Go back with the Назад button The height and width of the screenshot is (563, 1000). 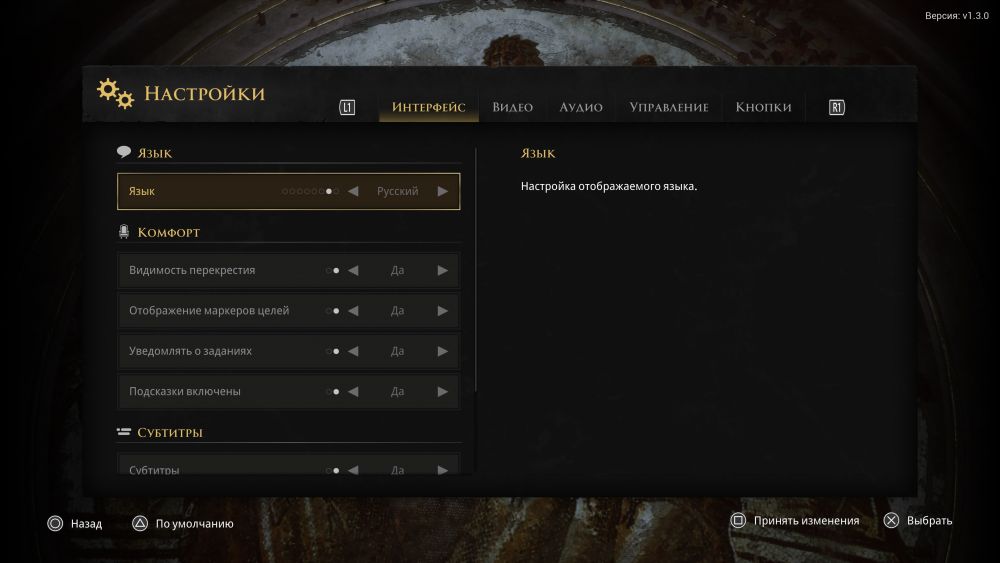click(x=75, y=522)
